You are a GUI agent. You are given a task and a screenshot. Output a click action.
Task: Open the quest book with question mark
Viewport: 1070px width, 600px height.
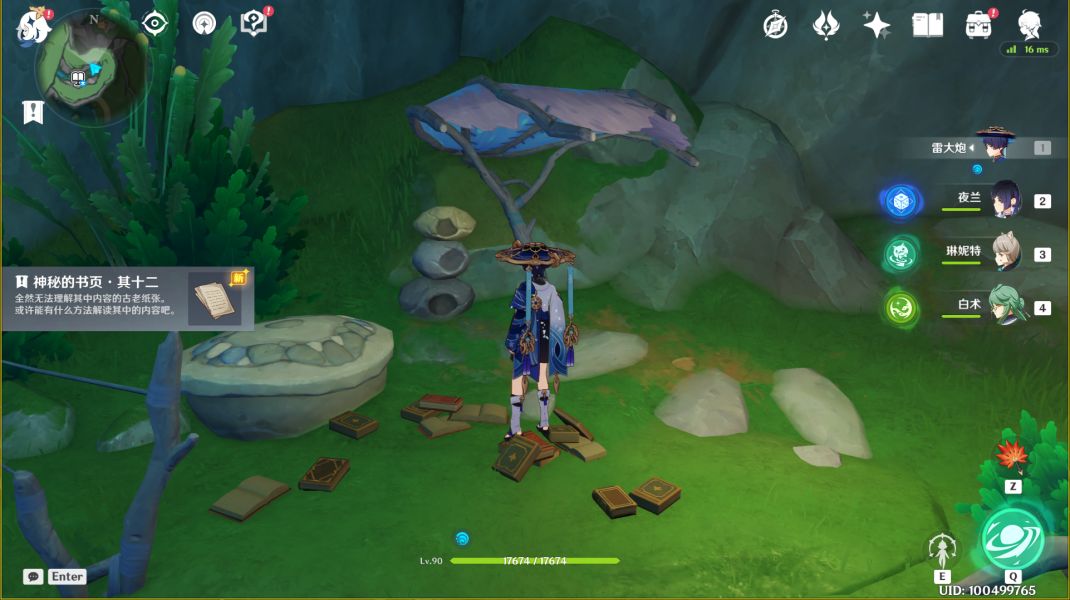(254, 24)
